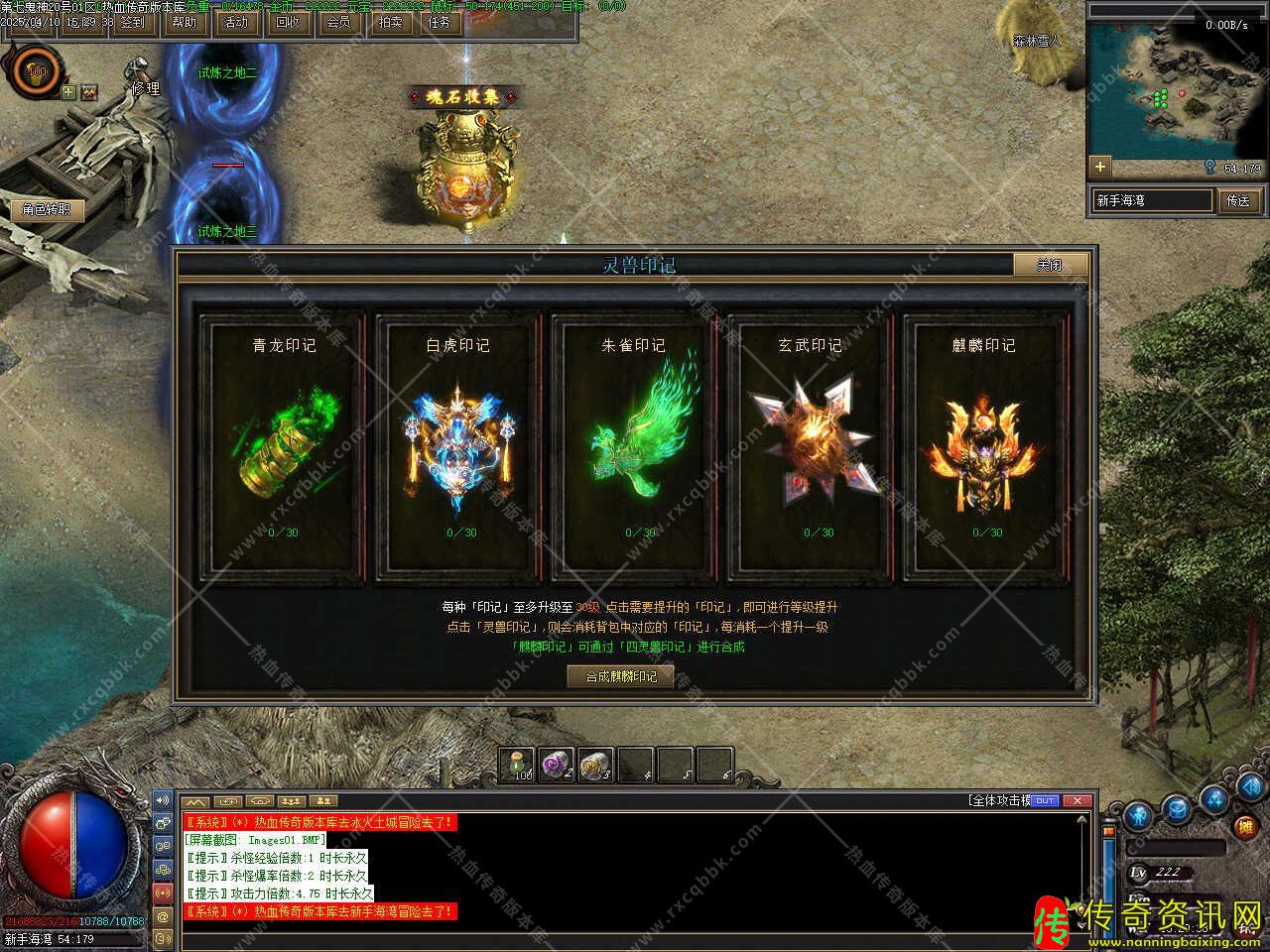Click the 合成麒麟印记 button
The height and width of the screenshot is (952, 1270).
coord(621,676)
